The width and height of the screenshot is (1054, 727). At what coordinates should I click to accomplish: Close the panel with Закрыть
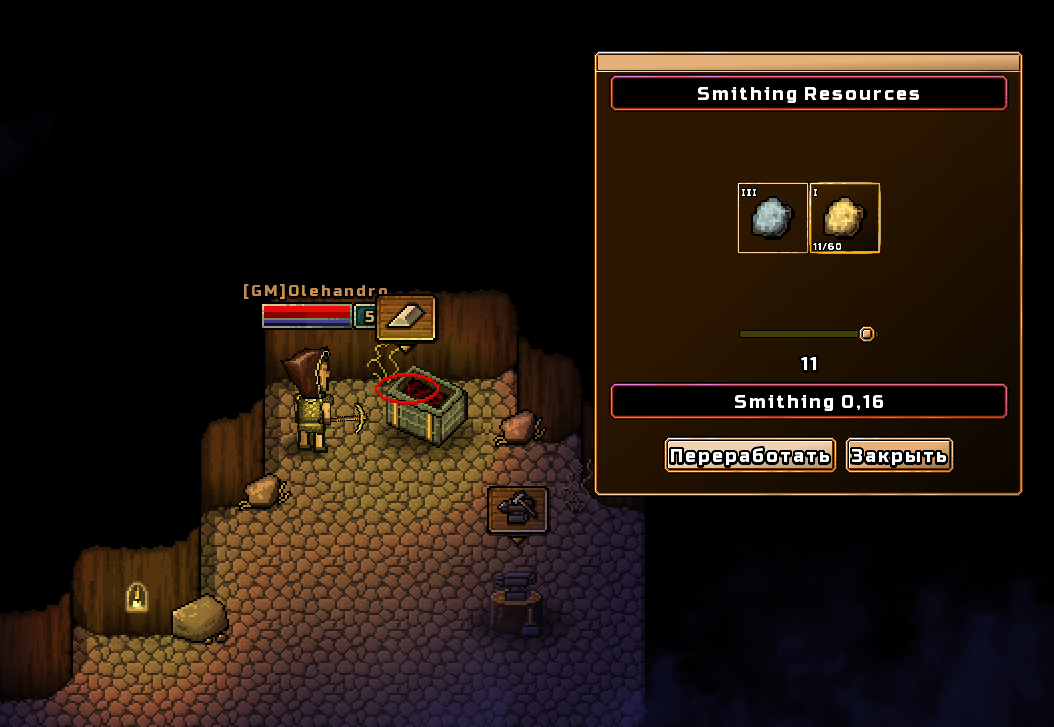899,456
